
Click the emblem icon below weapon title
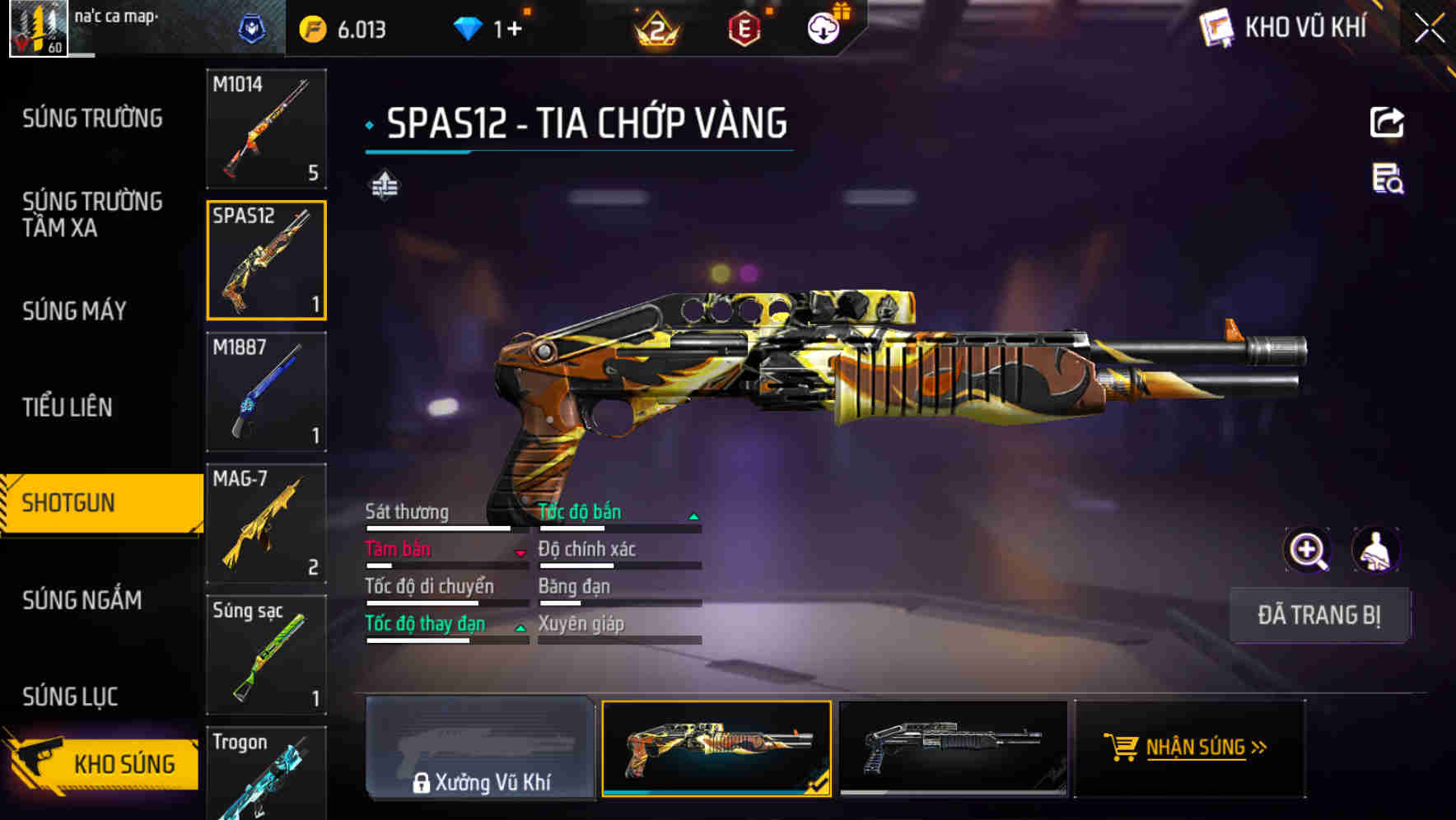[385, 184]
